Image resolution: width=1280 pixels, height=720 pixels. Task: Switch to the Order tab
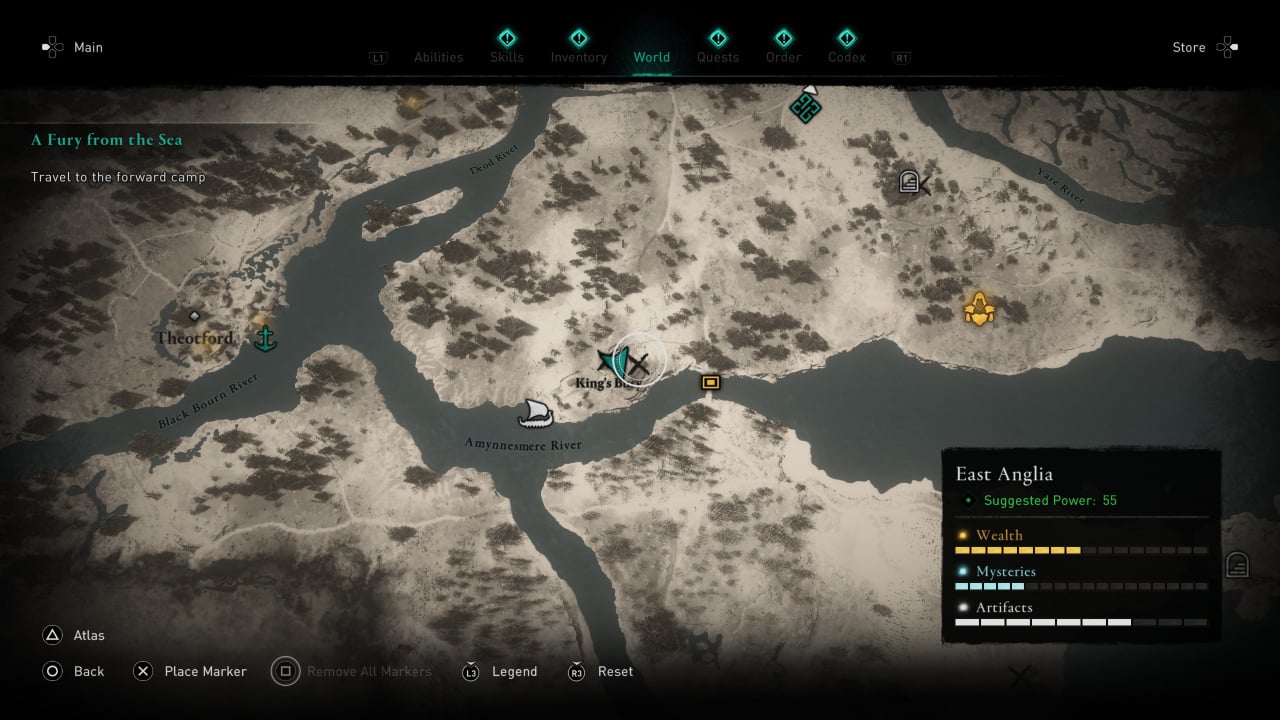coord(783,57)
